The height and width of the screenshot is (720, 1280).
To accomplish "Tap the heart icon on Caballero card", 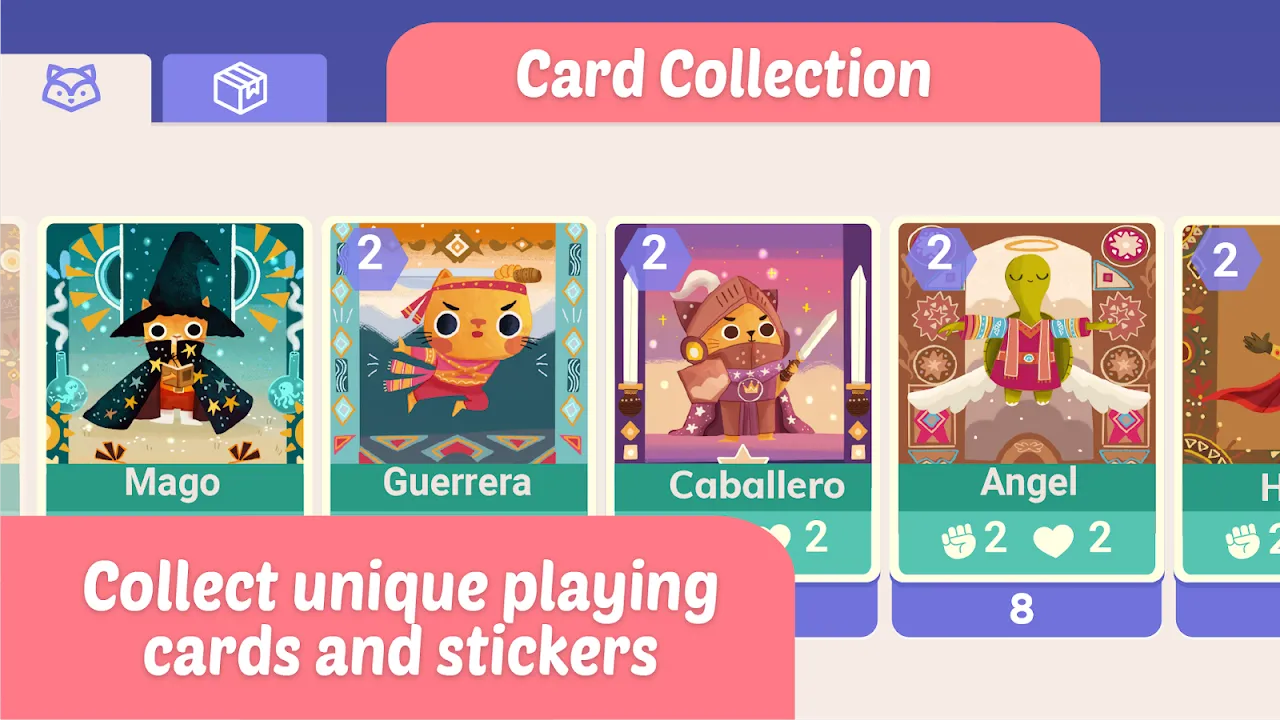I will pyautogui.click(x=778, y=539).
